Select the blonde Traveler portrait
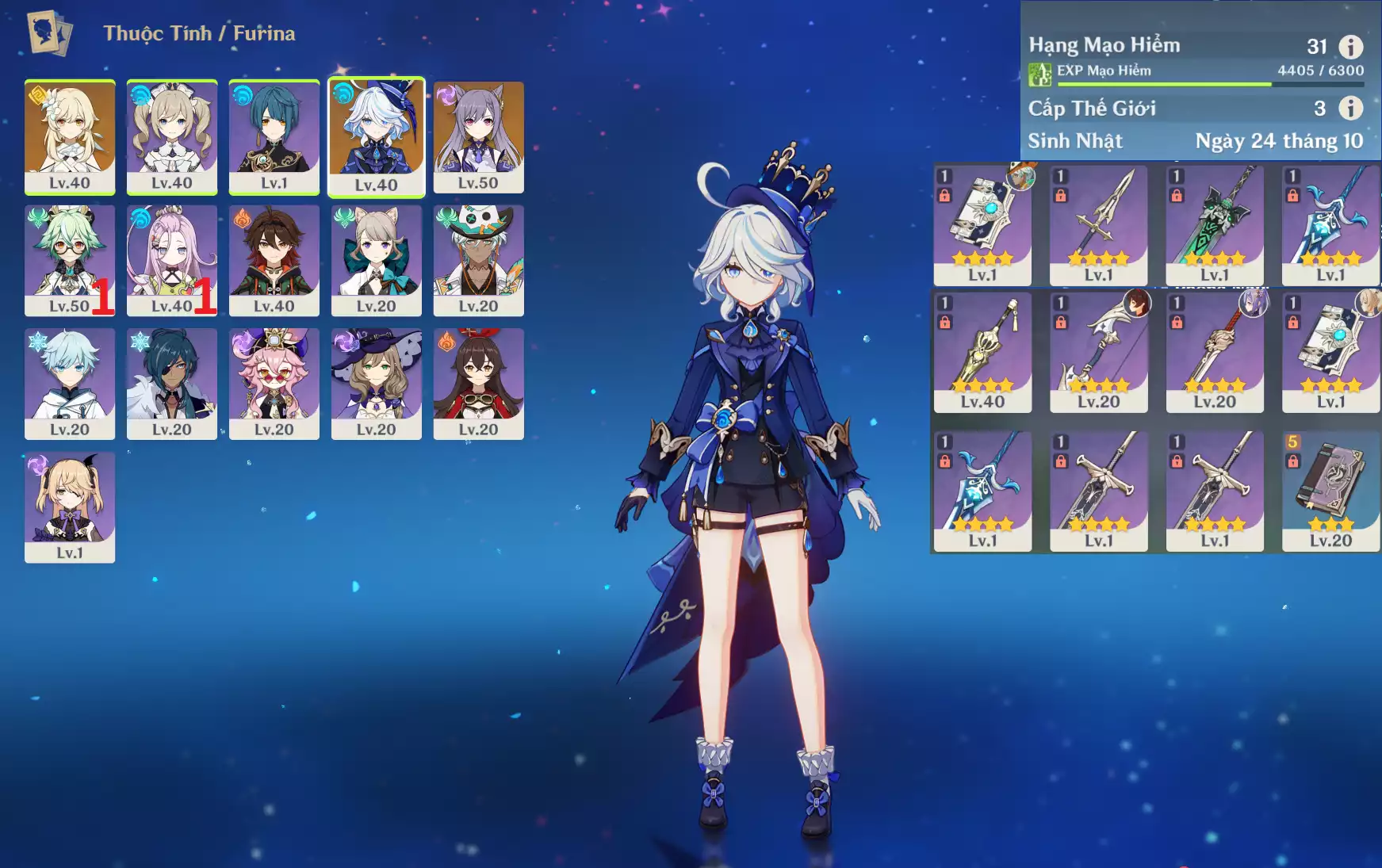Screen dimensions: 1382x868 [x=70, y=136]
